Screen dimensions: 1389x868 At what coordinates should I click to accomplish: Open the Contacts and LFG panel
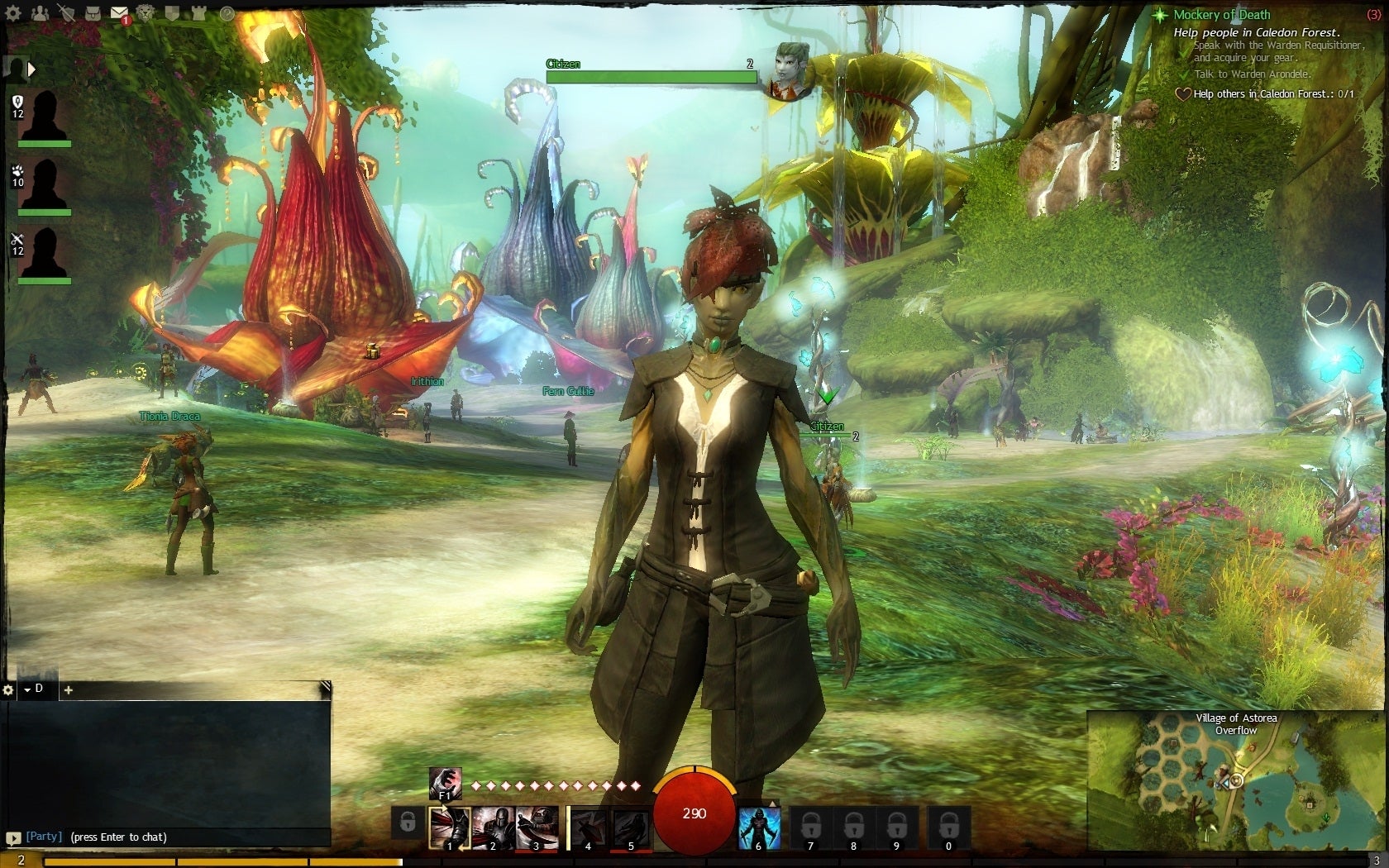click(x=40, y=14)
